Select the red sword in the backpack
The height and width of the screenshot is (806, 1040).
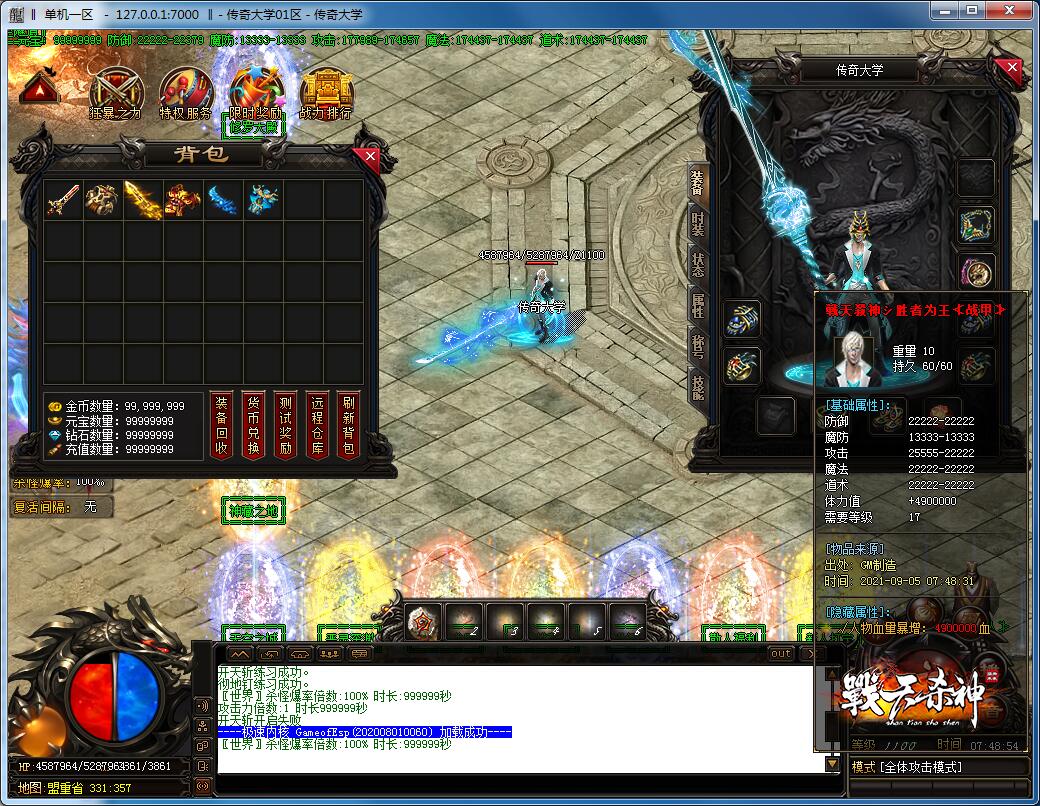click(63, 200)
